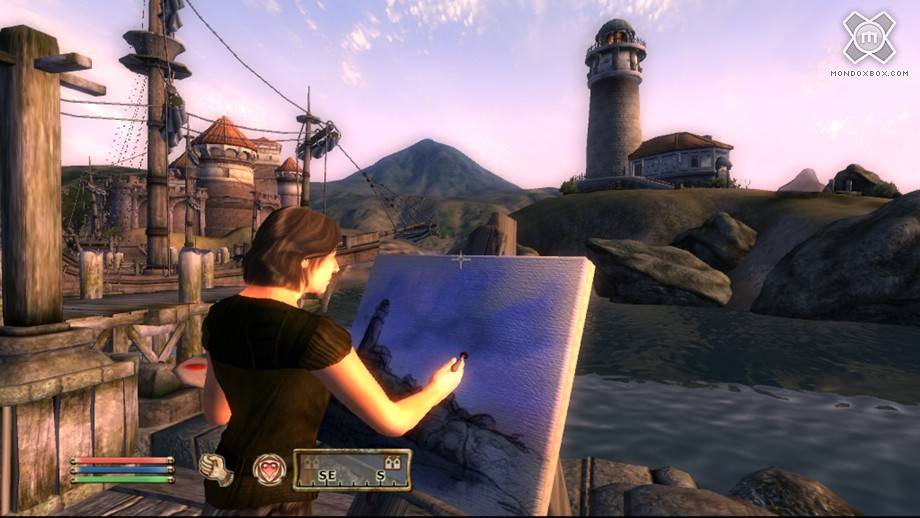Select the bright map marker above S
This screenshot has width=920, height=518.
(394, 462)
